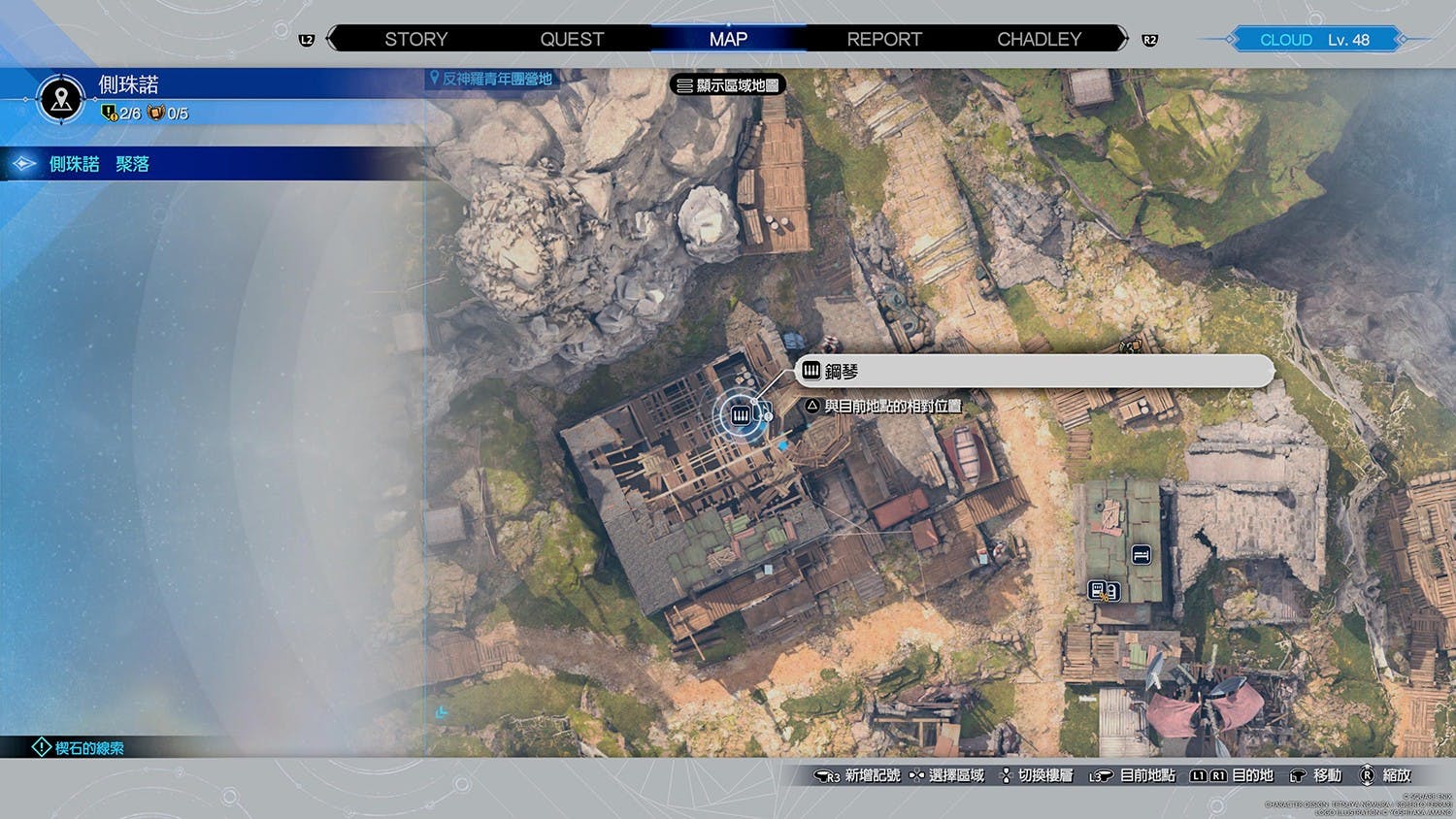This screenshot has height=819, width=1456.
Task: Select the 側珠諾 聚落 region entry
Action: click(x=99, y=164)
